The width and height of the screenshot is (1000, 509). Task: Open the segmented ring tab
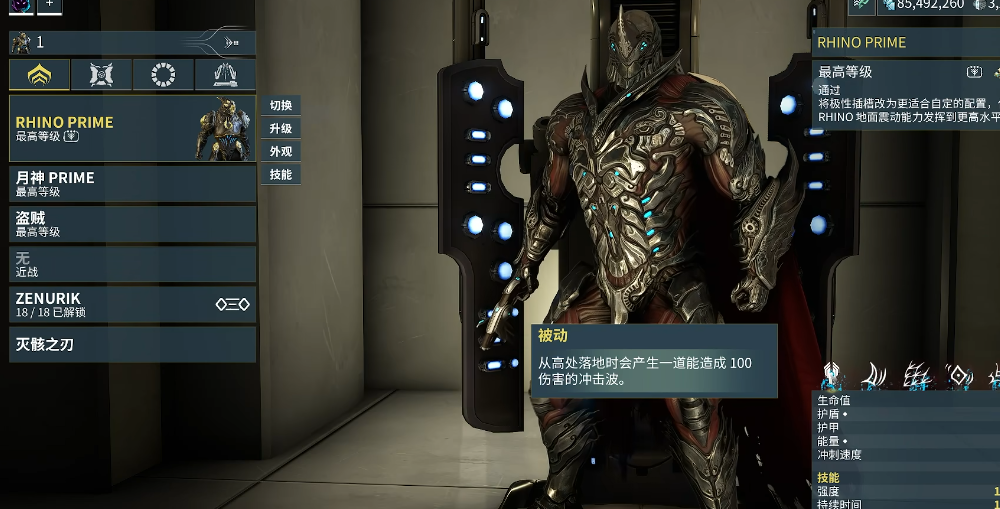(x=163, y=75)
